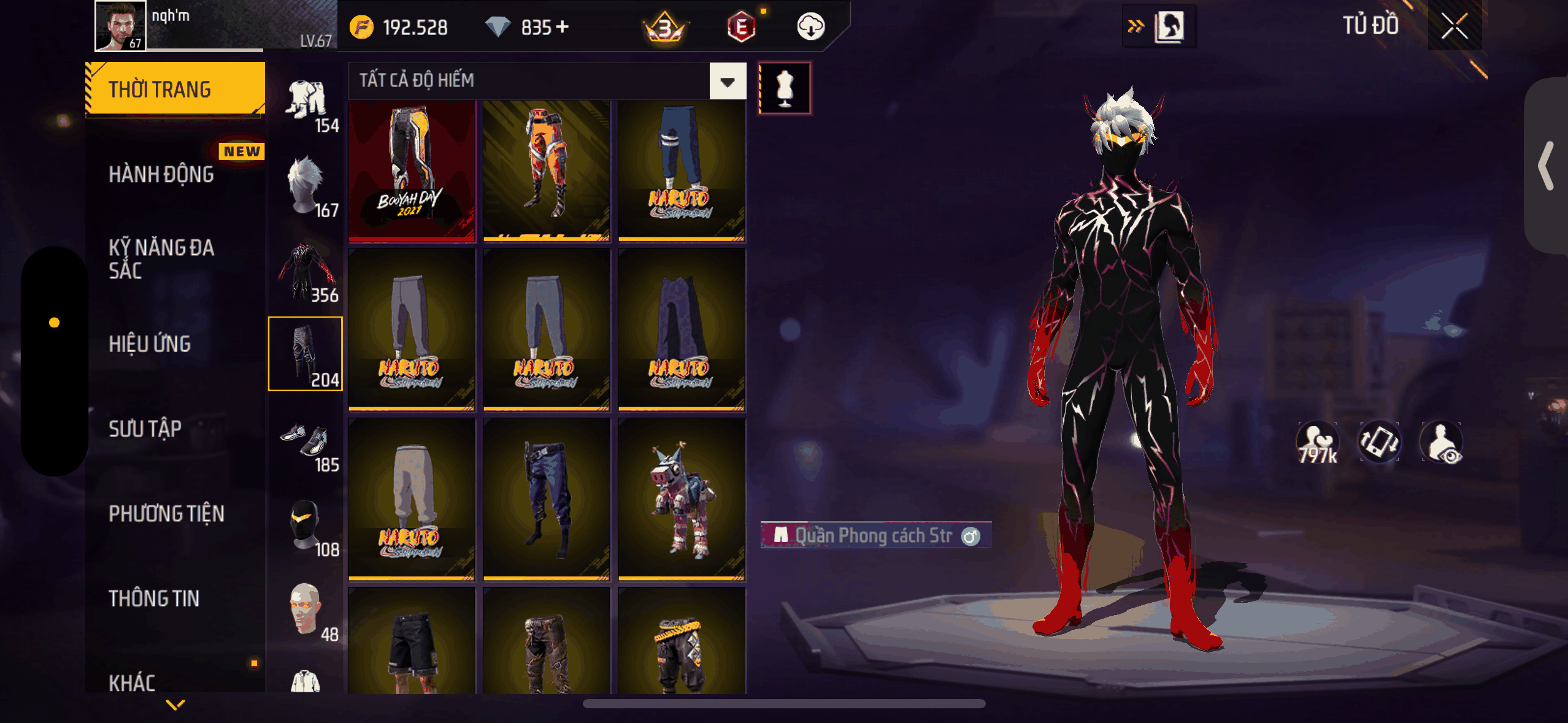The height and width of the screenshot is (723, 1568).
Task: Switch to Kỹ Năng Đa Sắc section
Action: click(161, 259)
